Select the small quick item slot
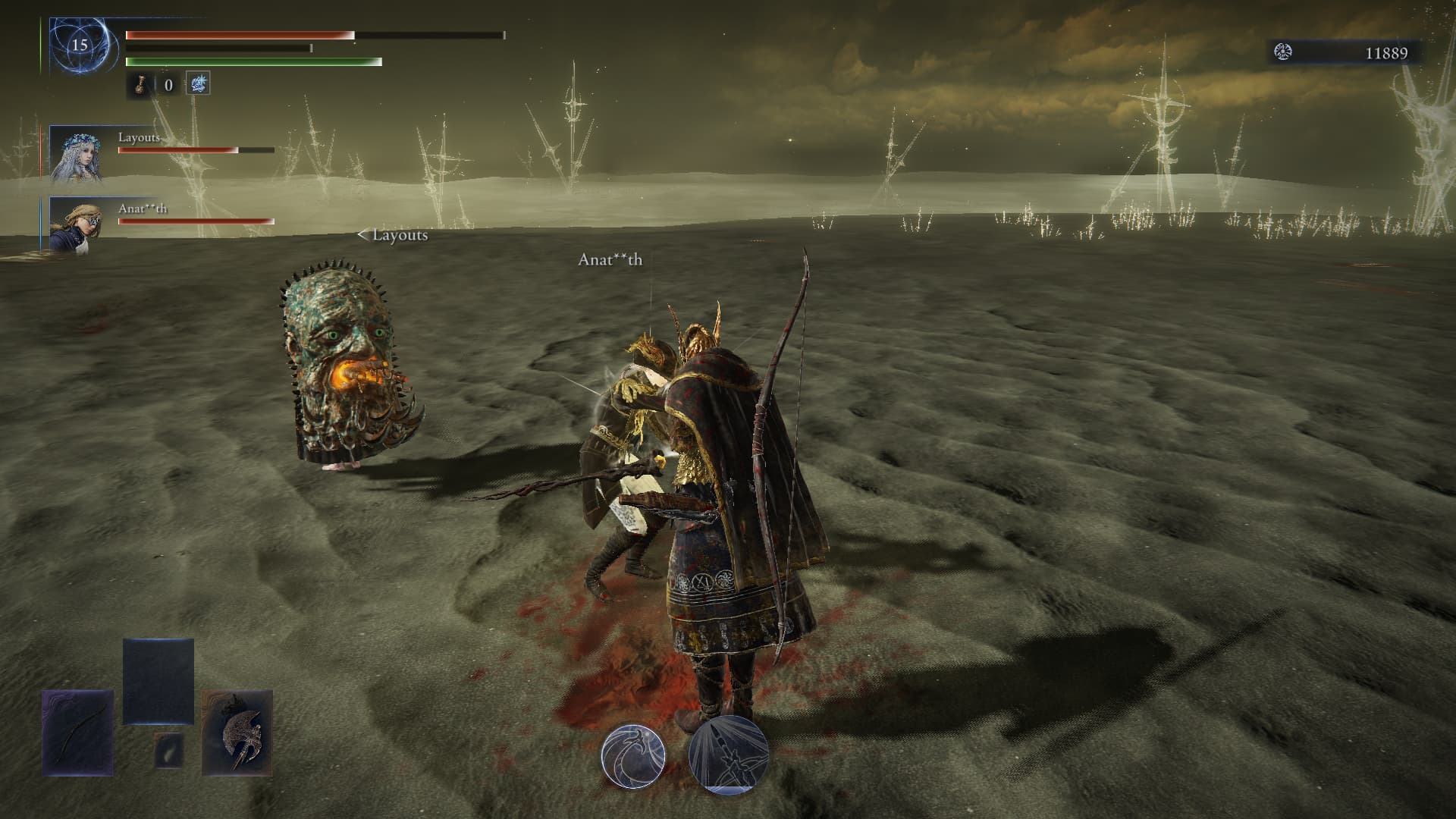Image resolution: width=1456 pixels, height=819 pixels. 168,750
